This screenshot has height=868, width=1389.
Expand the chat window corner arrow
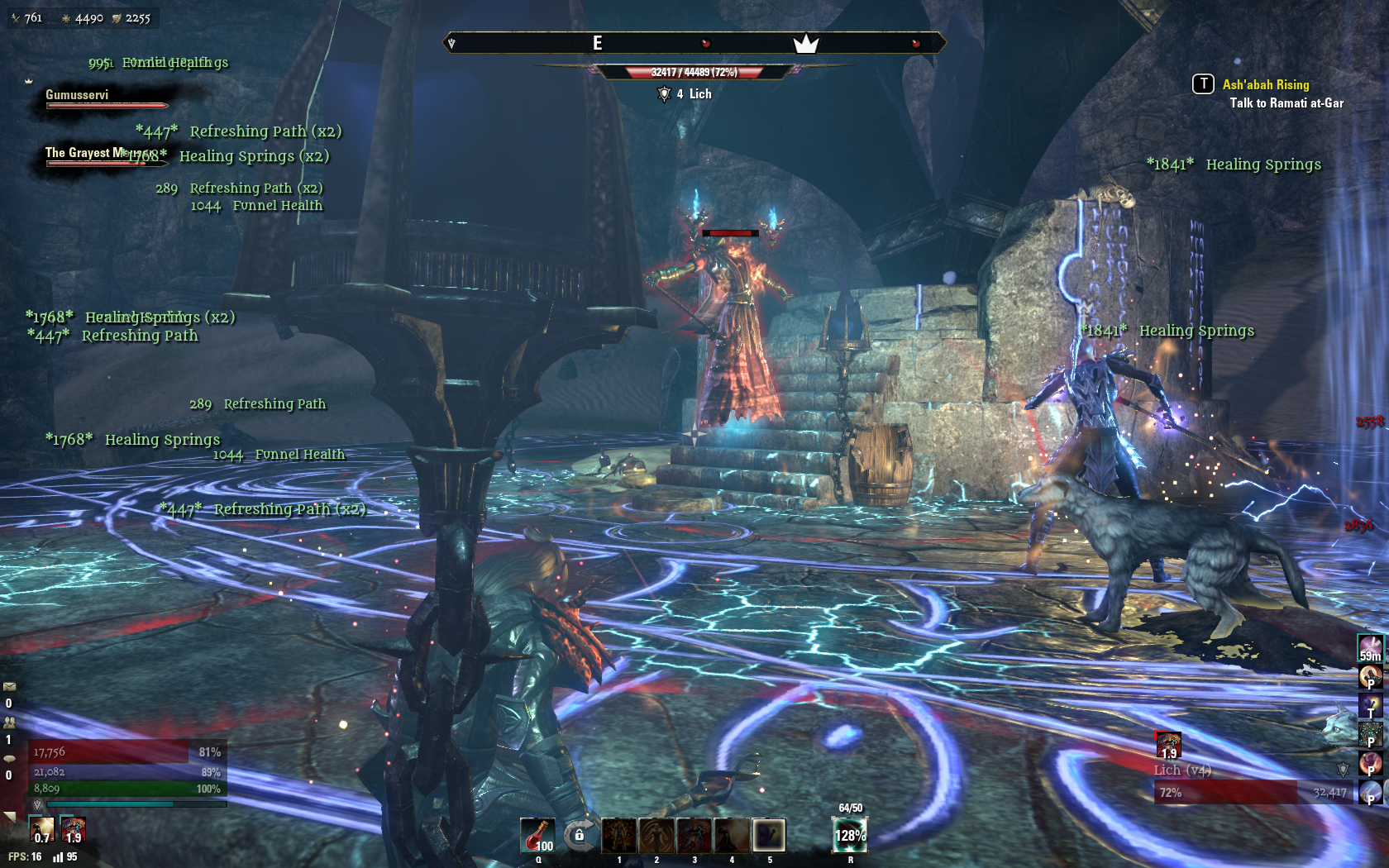(x=10, y=817)
